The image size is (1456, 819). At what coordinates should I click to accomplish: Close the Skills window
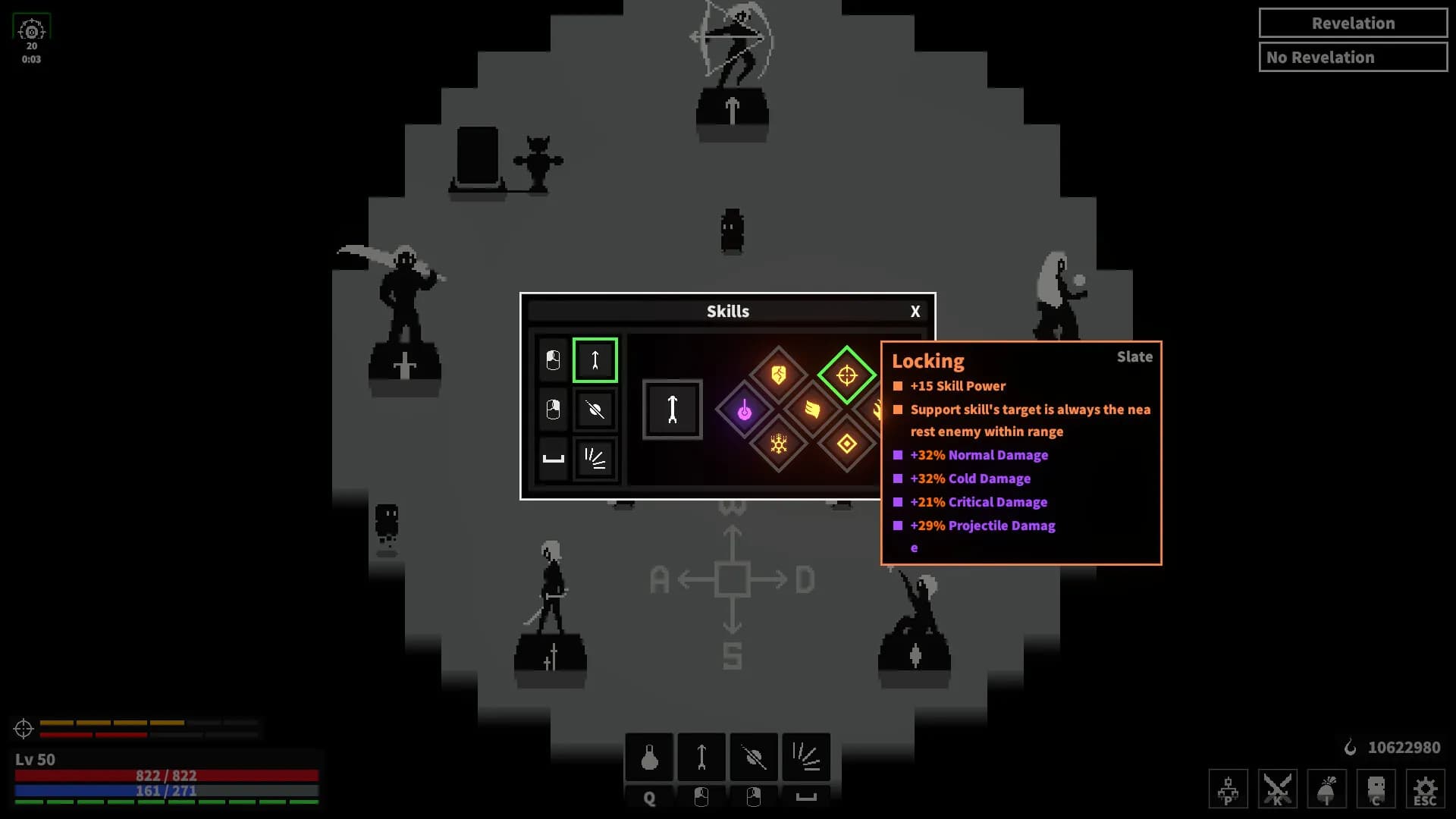(915, 312)
